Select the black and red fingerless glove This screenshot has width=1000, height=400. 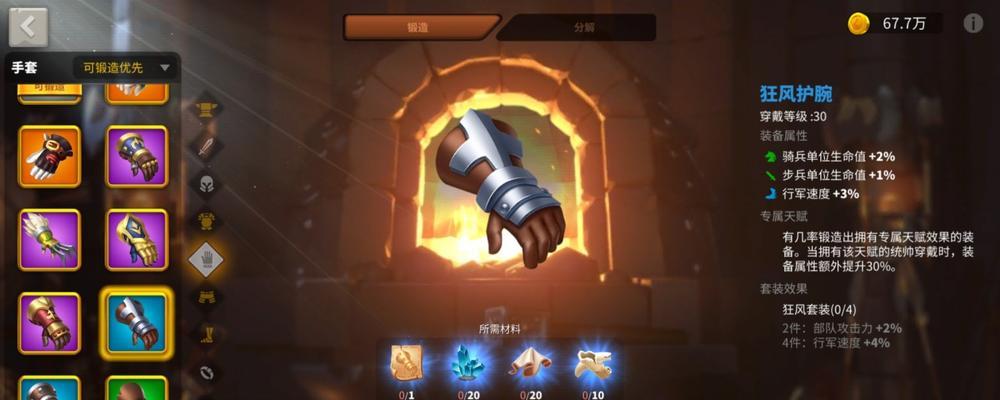[x=50, y=157]
